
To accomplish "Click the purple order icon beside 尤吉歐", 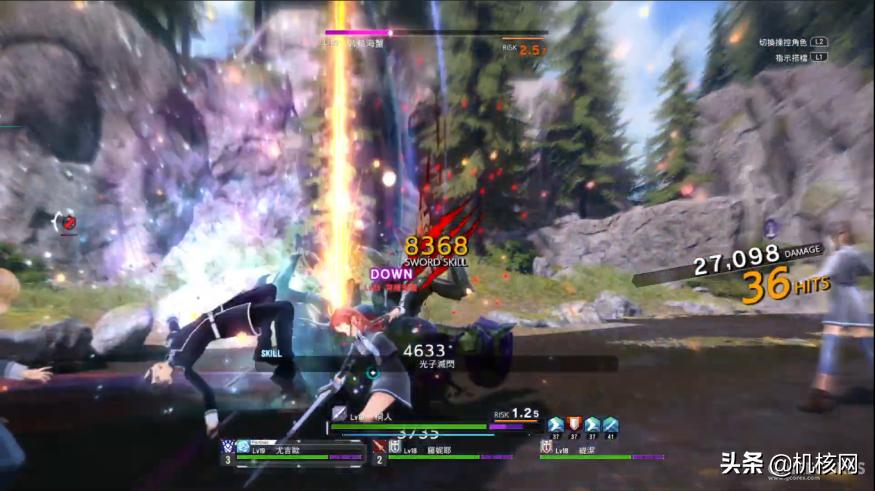I will pyautogui.click(x=228, y=446).
